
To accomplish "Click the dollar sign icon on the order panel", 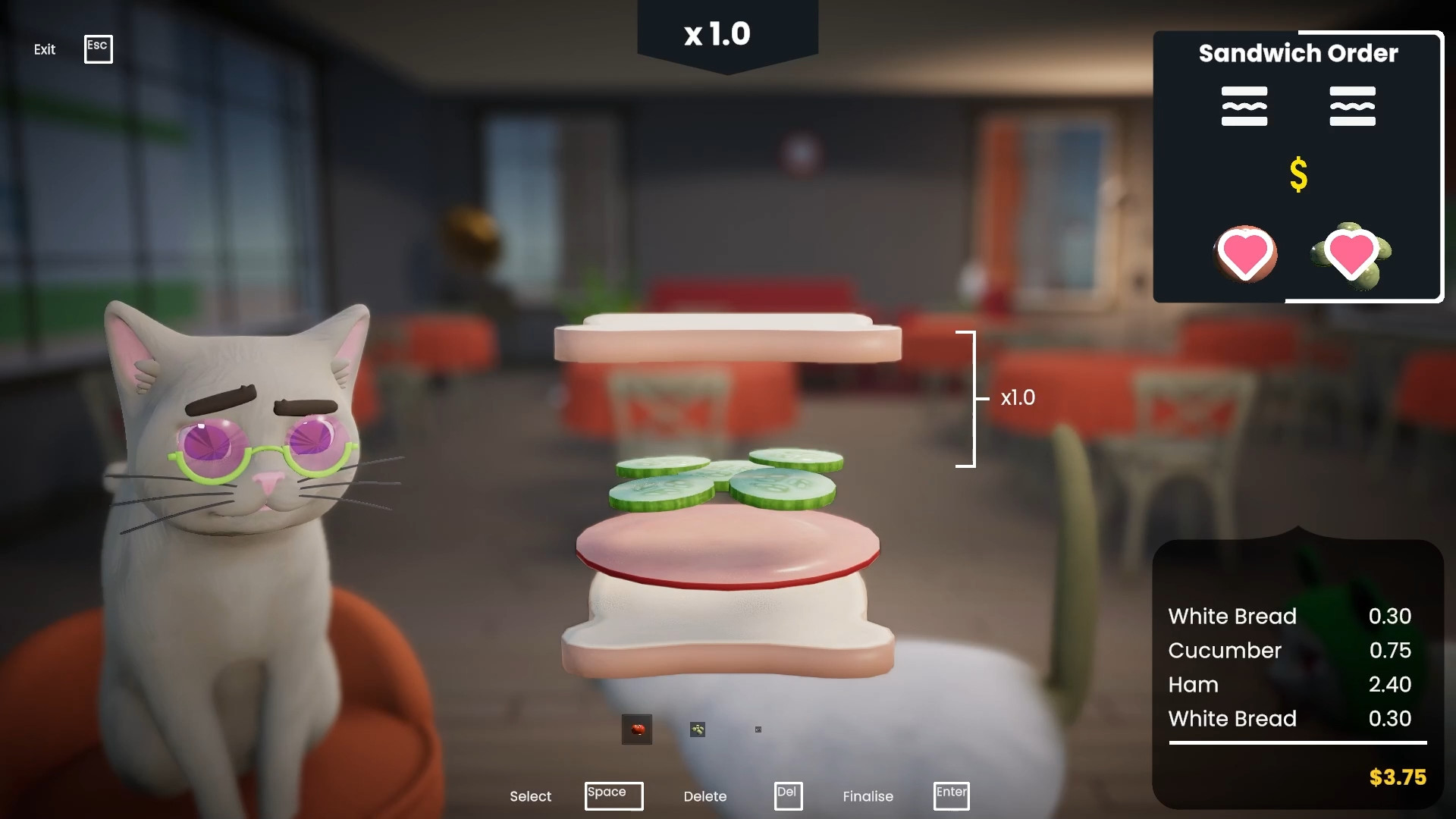I will click(1298, 174).
